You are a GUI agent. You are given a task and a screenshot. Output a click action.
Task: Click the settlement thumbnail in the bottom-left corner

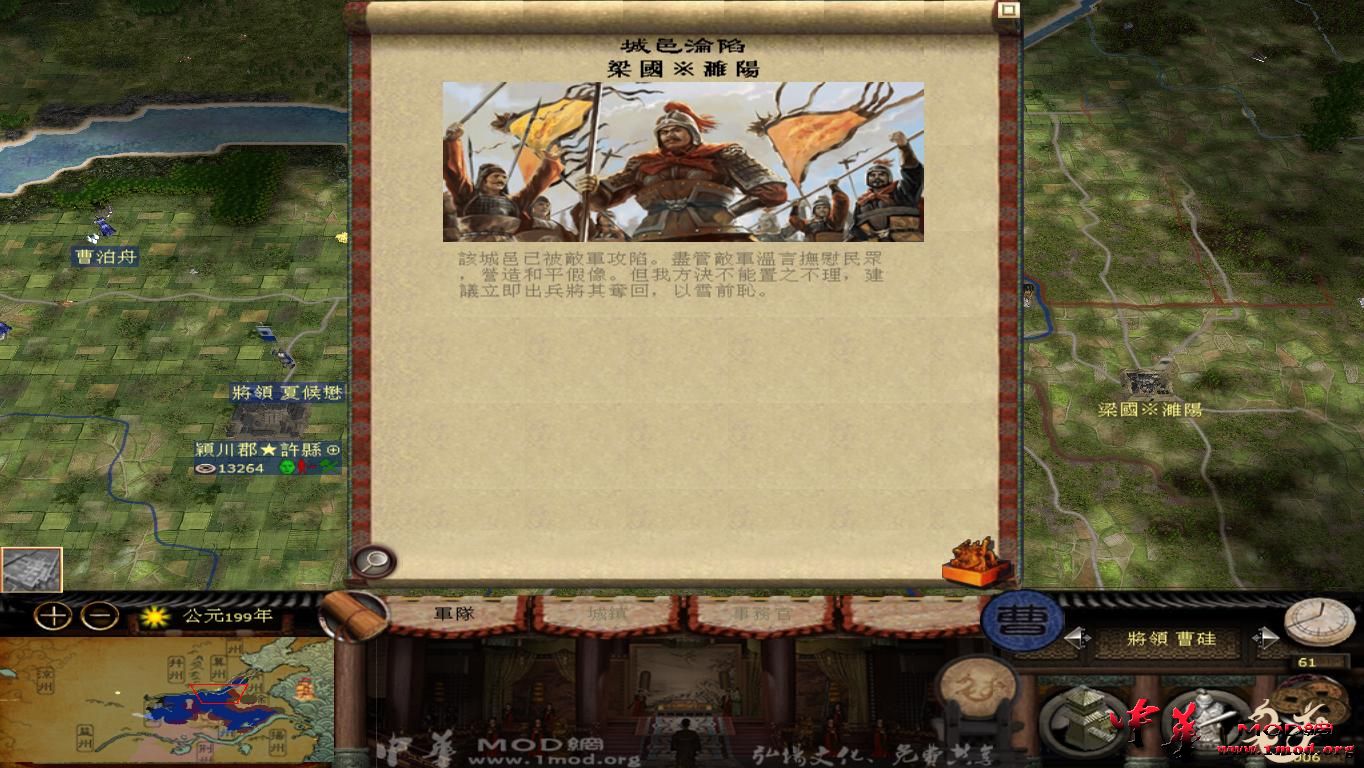[32, 570]
